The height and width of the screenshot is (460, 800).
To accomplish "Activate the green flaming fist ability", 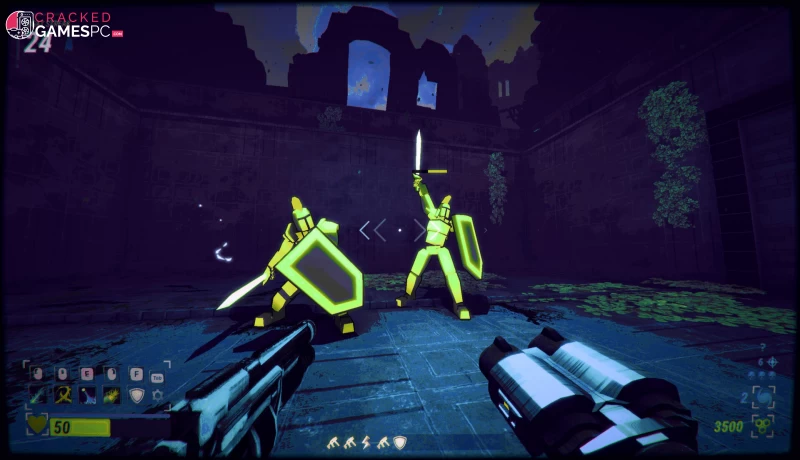I will (111, 396).
